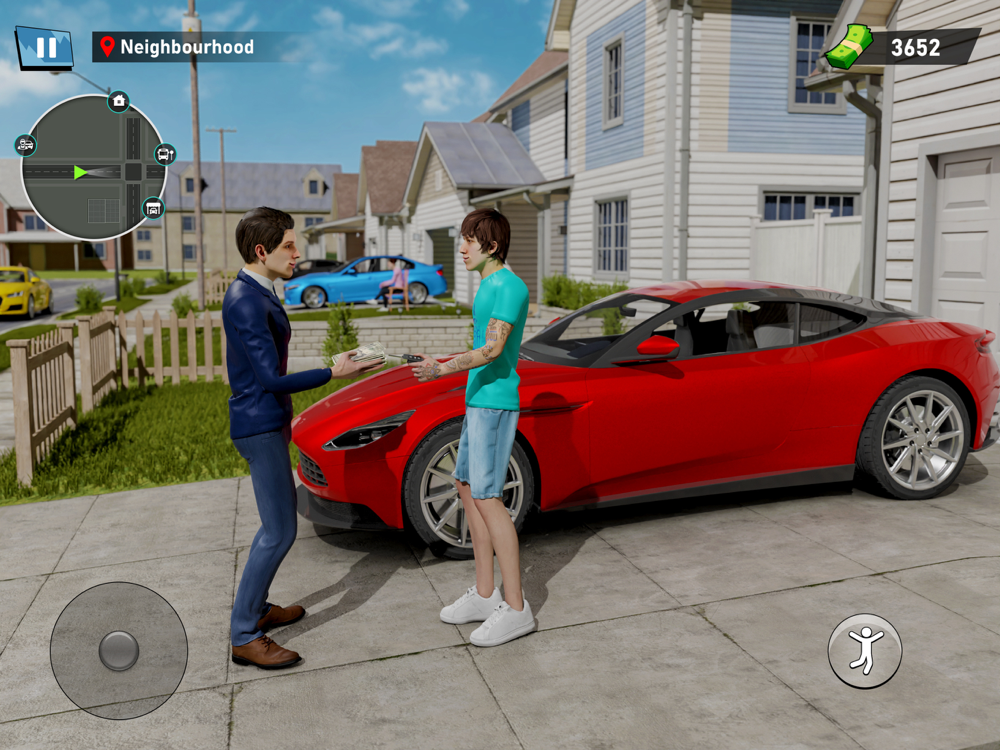Pause the game with the pause button

[44, 48]
